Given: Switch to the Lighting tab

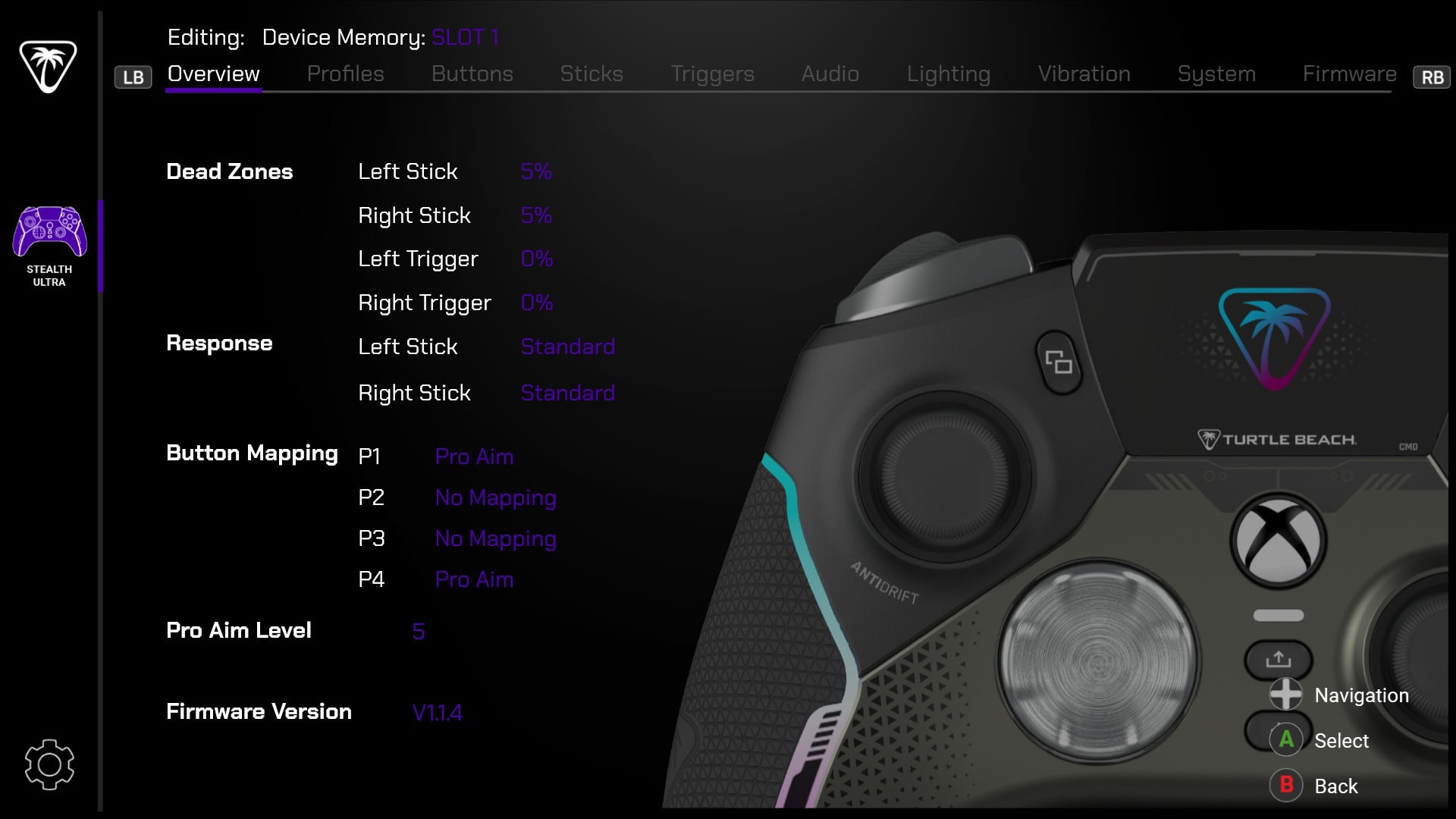Looking at the screenshot, I should coord(948,74).
